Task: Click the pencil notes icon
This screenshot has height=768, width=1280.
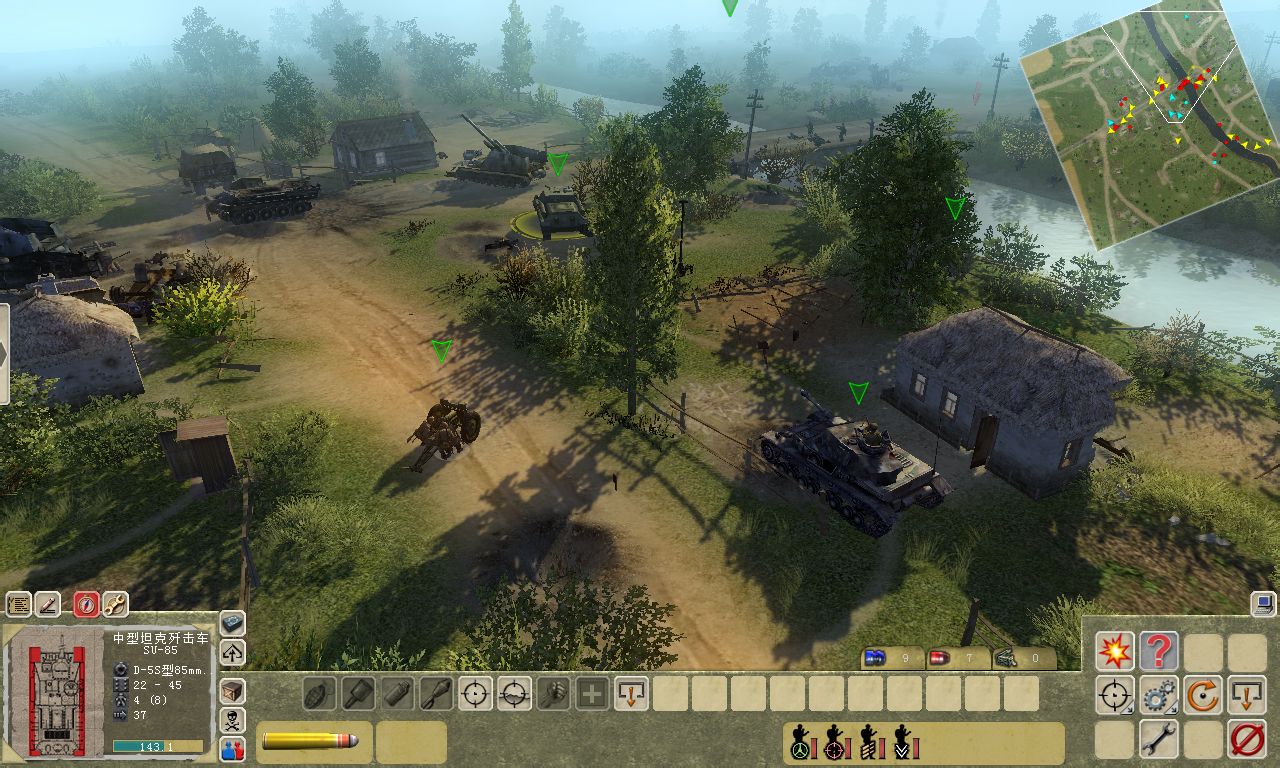Action: point(48,604)
